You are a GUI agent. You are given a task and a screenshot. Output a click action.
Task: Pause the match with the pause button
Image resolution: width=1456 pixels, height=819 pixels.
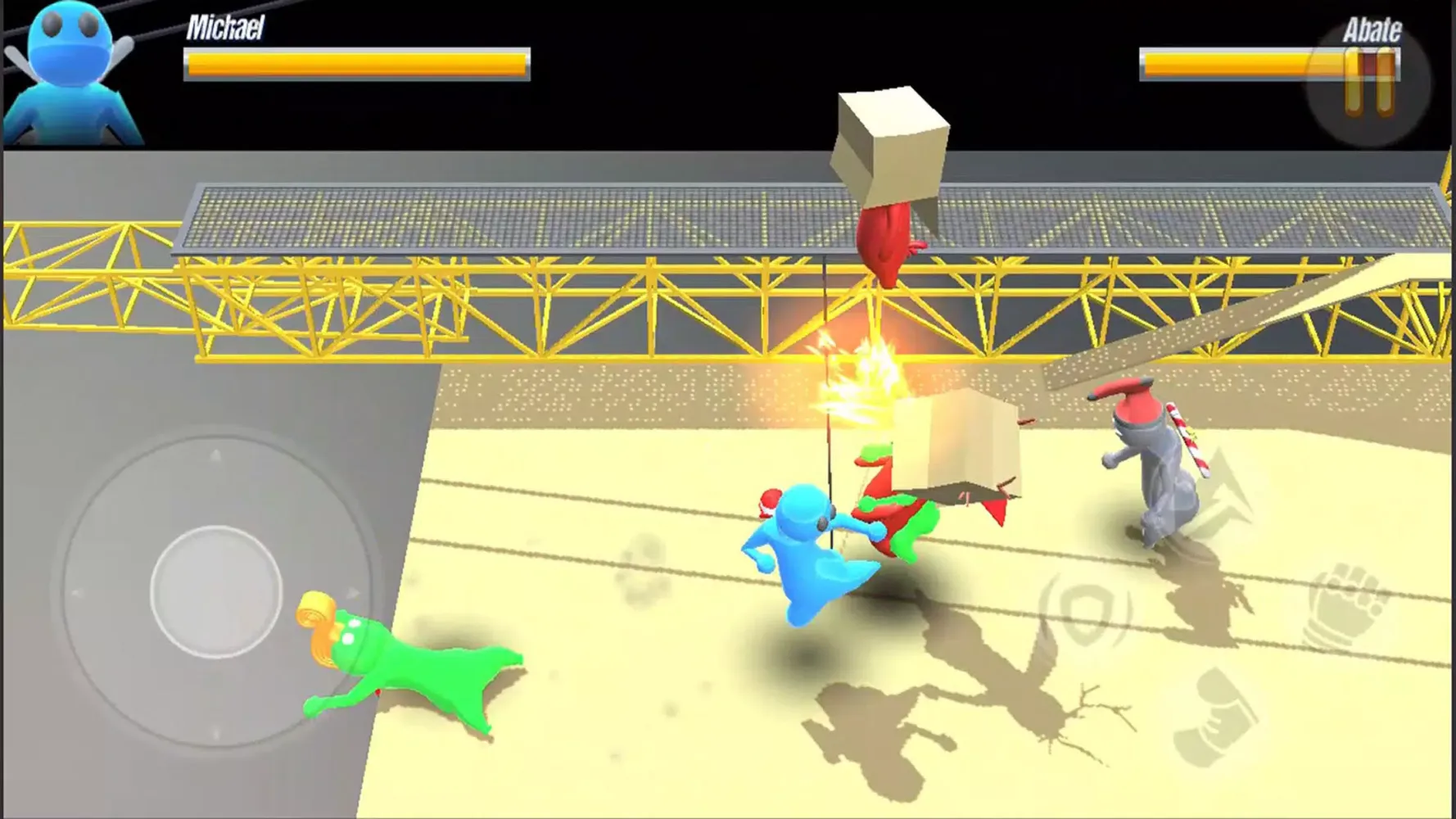click(1369, 83)
